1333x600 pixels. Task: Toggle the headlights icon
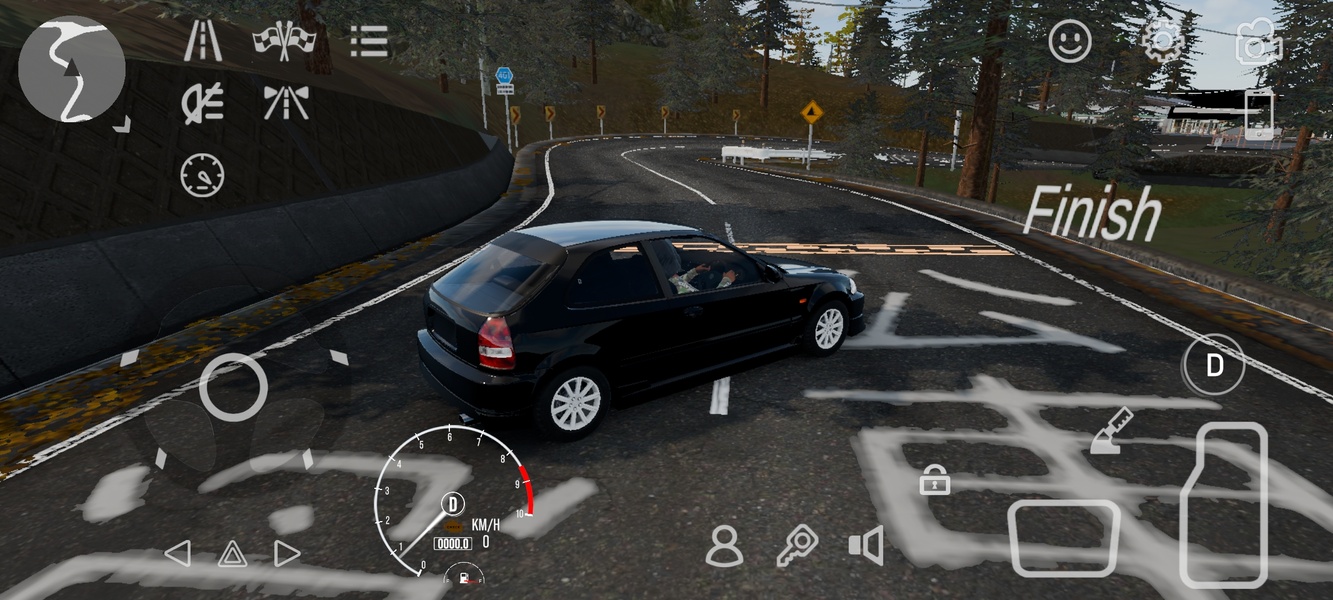coord(202,103)
